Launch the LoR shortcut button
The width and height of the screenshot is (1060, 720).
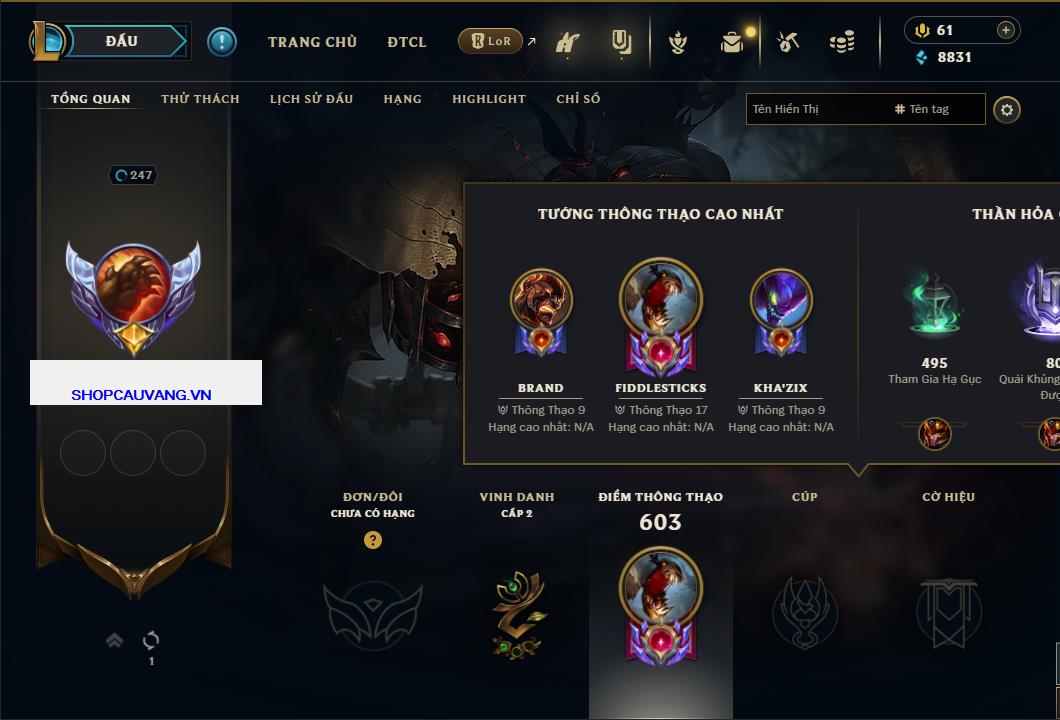pyautogui.click(x=491, y=42)
